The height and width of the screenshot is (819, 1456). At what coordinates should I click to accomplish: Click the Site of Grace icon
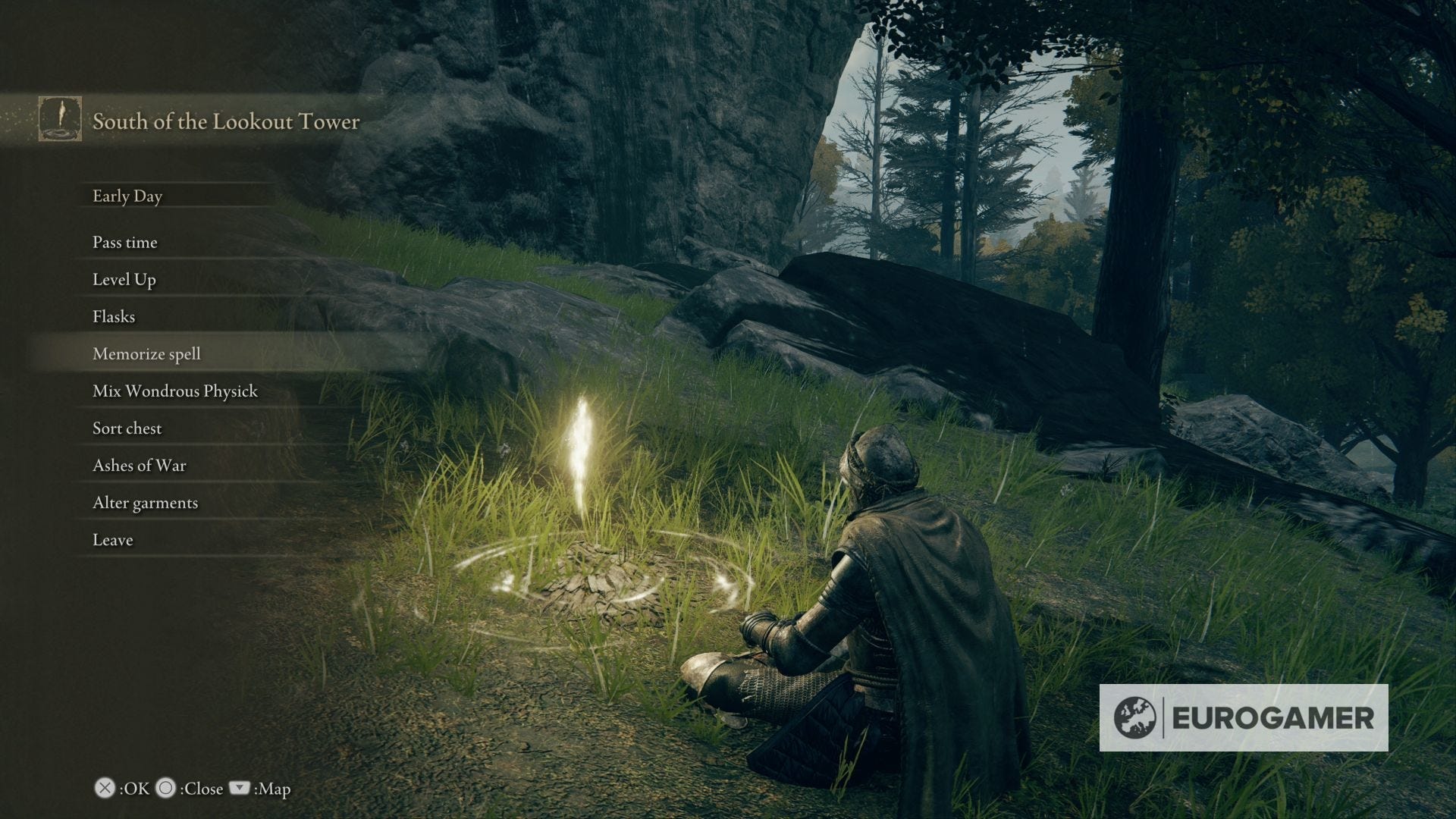(x=59, y=120)
